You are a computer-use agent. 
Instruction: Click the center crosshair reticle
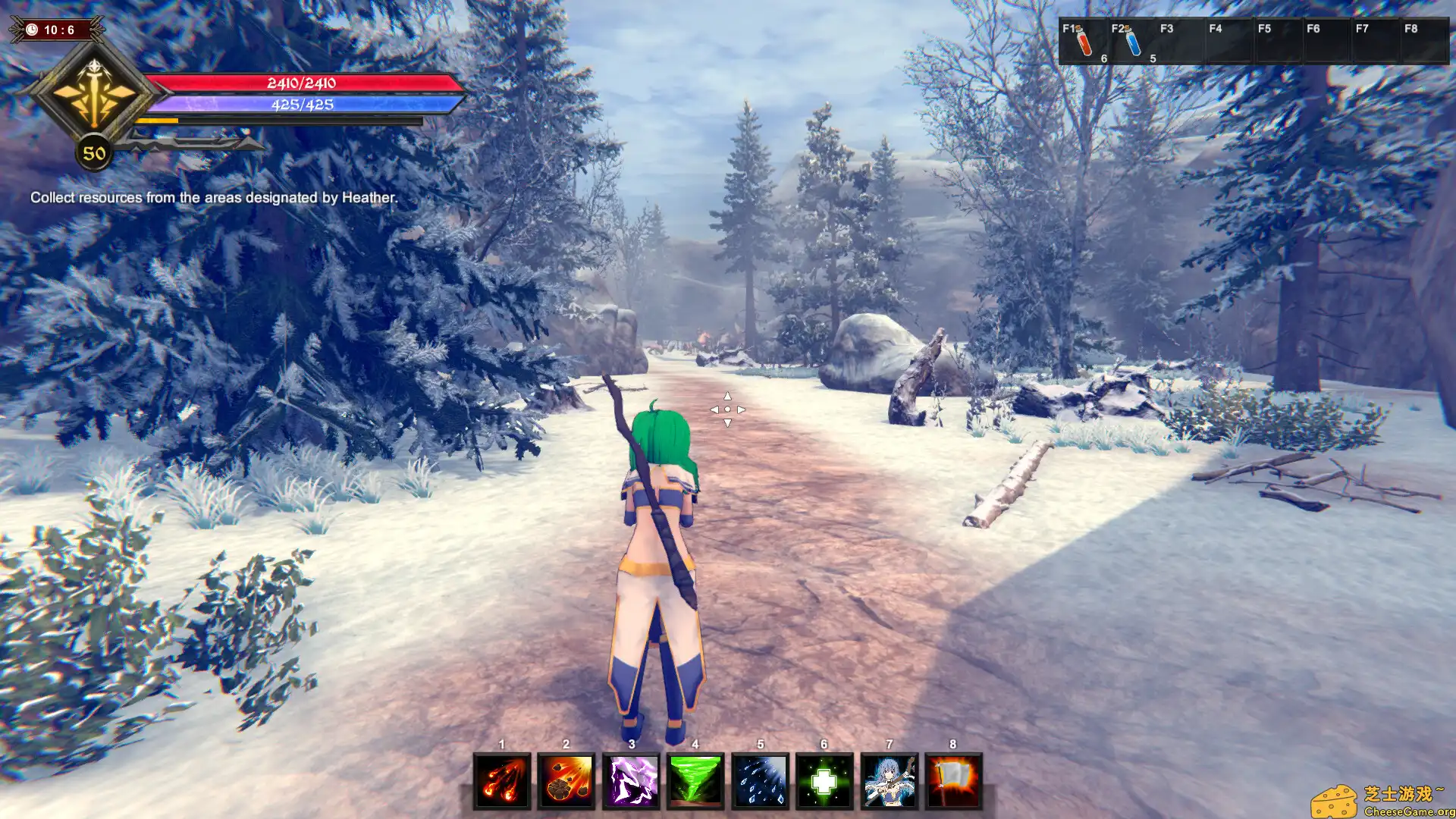pyautogui.click(x=728, y=409)
